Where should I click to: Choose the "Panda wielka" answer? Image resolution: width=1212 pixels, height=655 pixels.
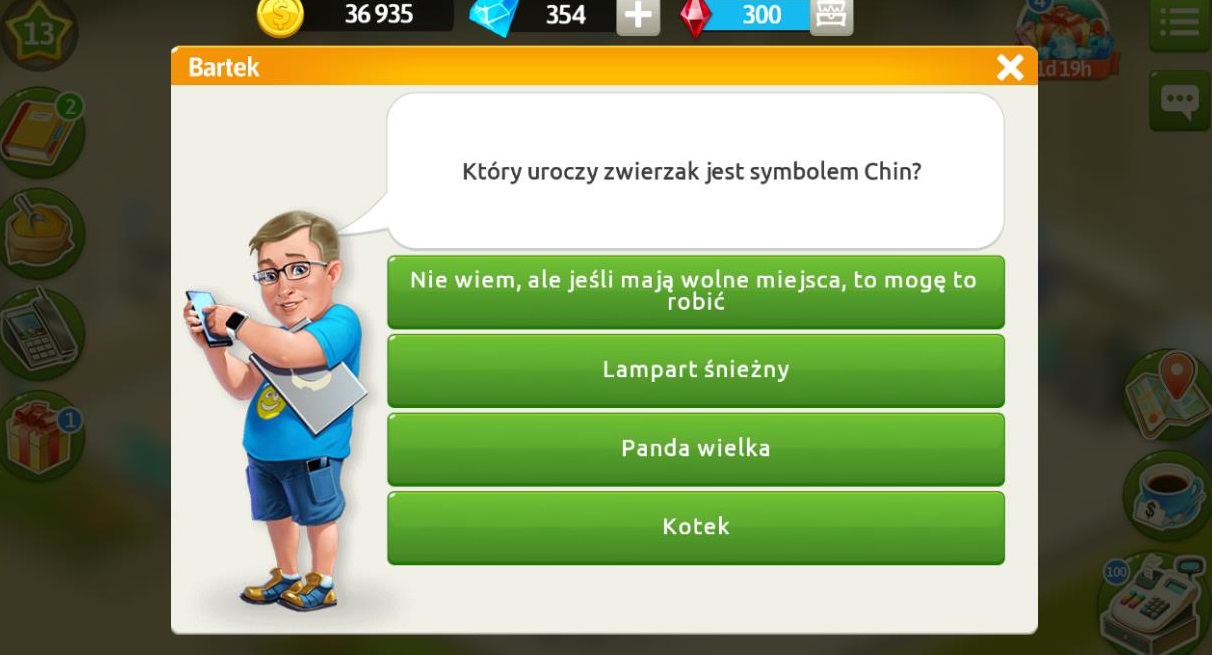tap(695, 448)
